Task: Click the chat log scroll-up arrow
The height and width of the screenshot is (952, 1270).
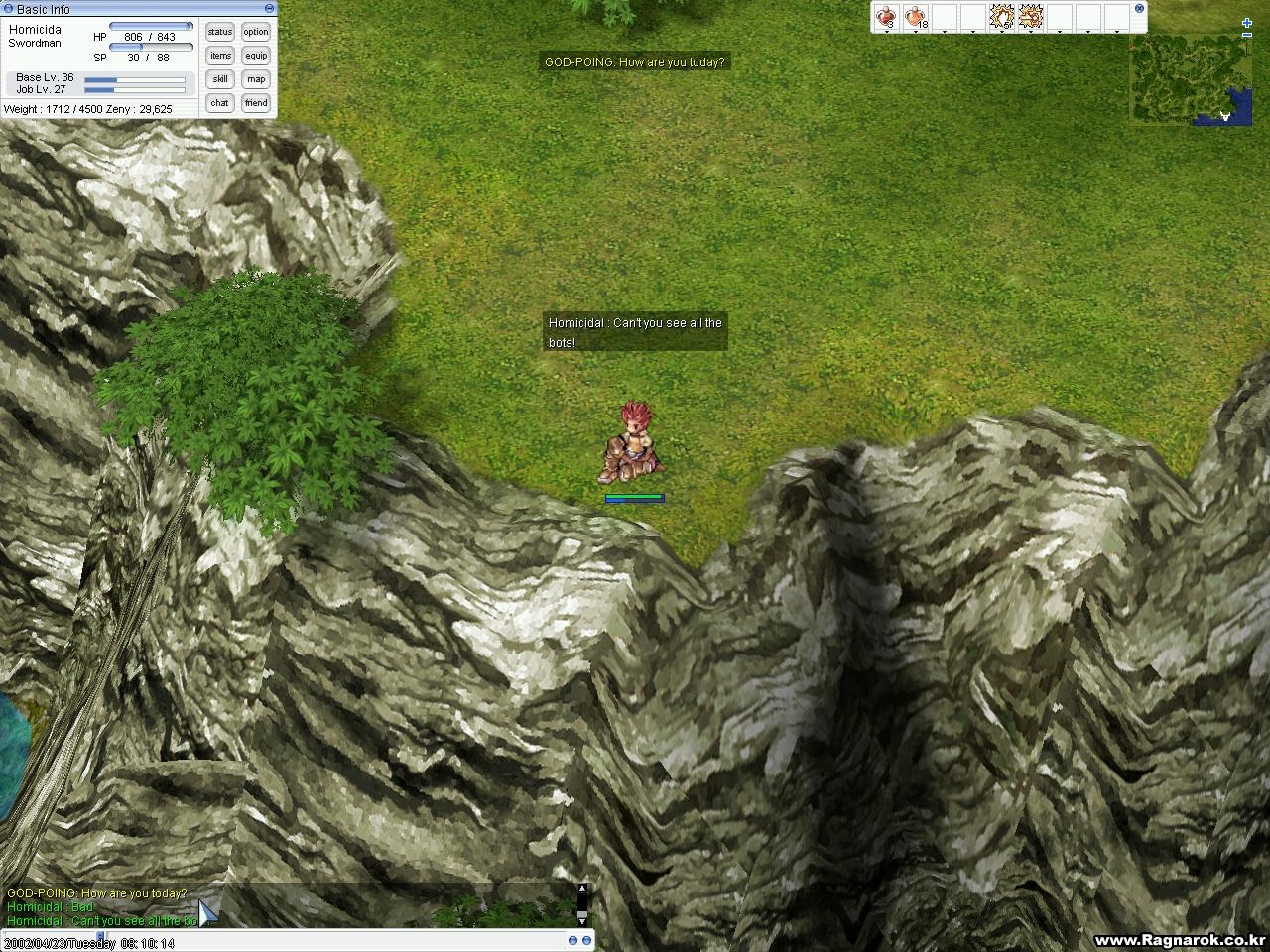Action: pos(582,889)
